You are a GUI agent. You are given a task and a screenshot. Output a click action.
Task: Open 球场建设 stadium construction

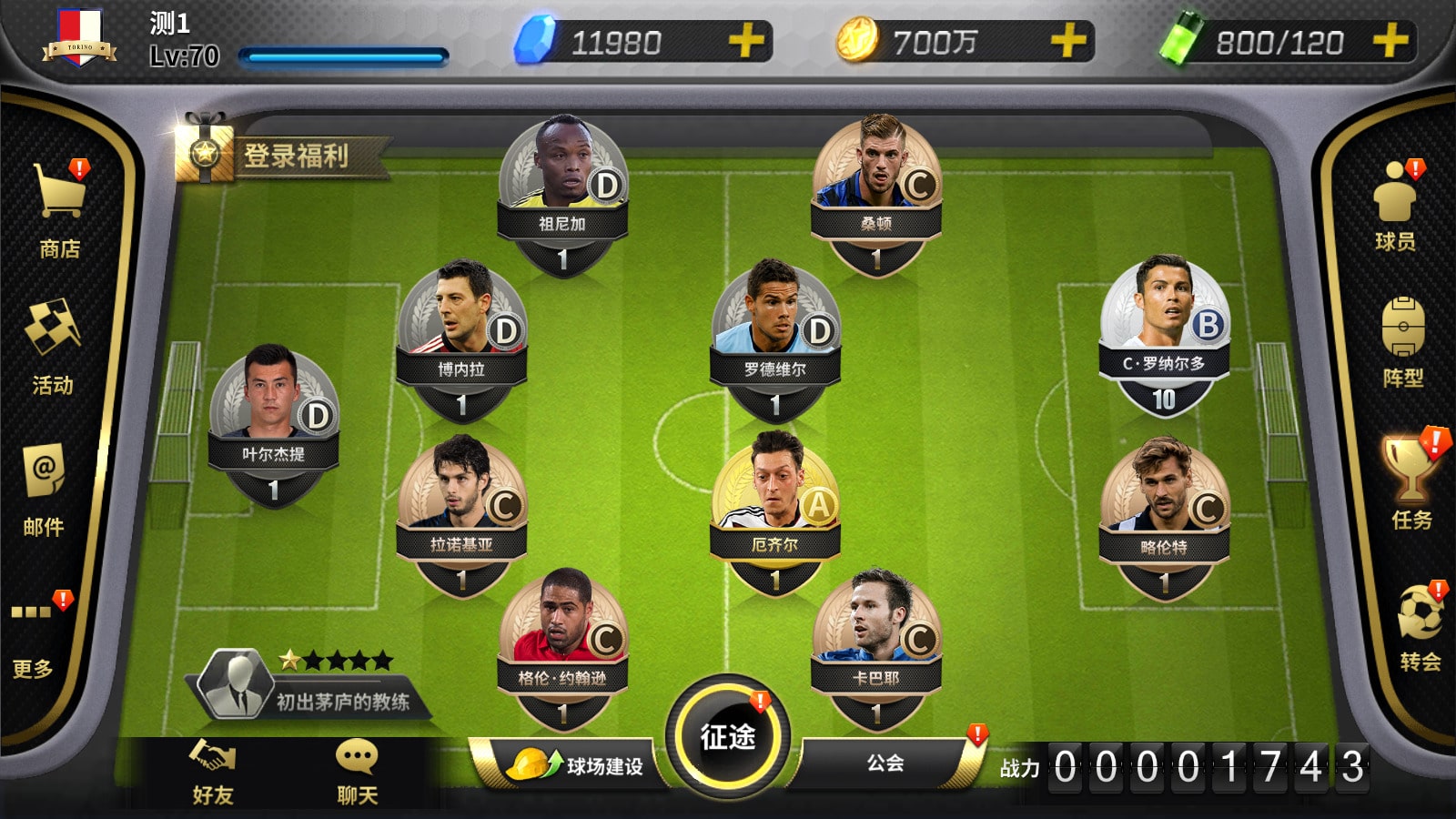pyautogui.click(x=575, y=765)
